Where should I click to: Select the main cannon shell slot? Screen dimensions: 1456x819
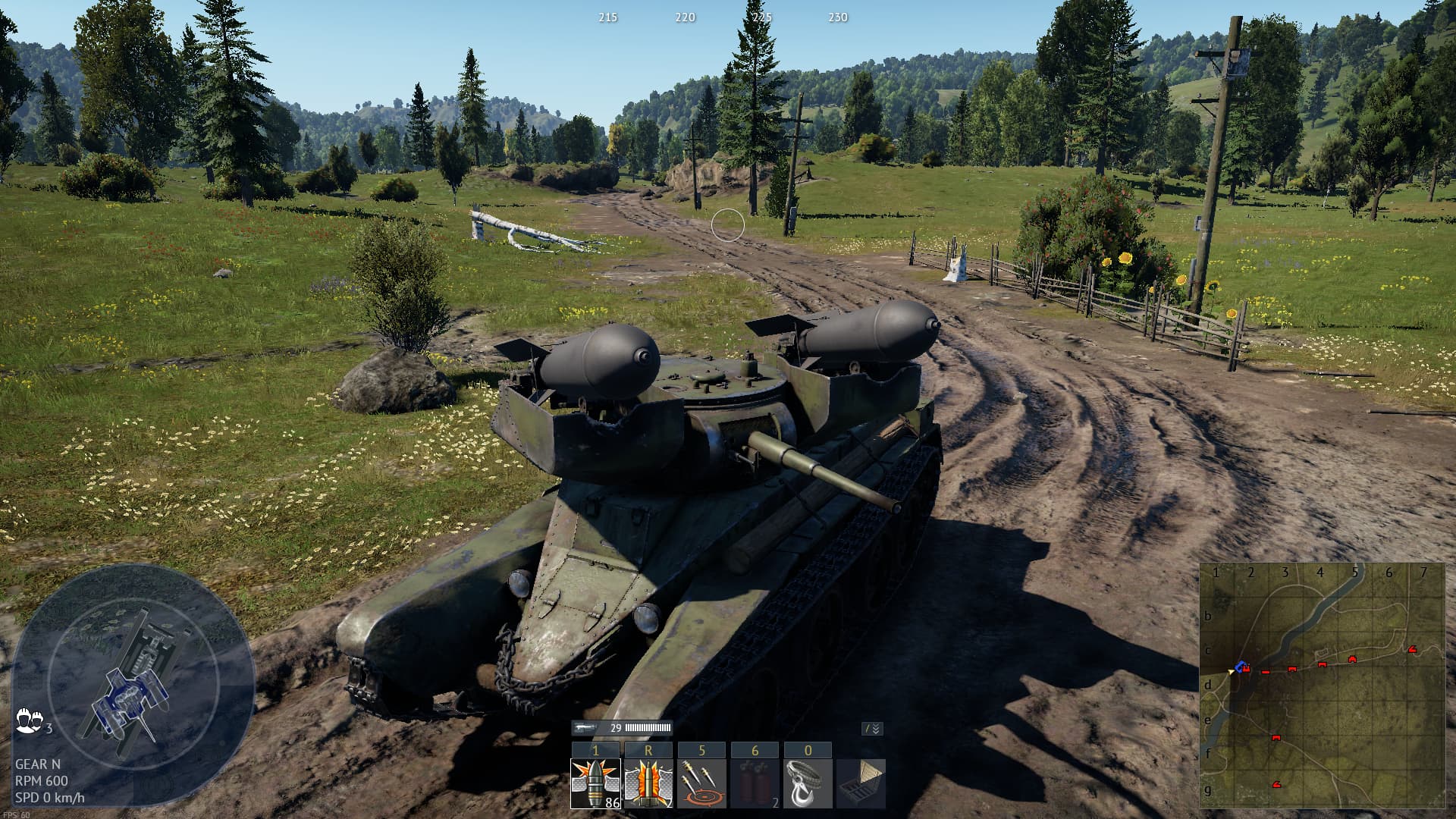595,783
